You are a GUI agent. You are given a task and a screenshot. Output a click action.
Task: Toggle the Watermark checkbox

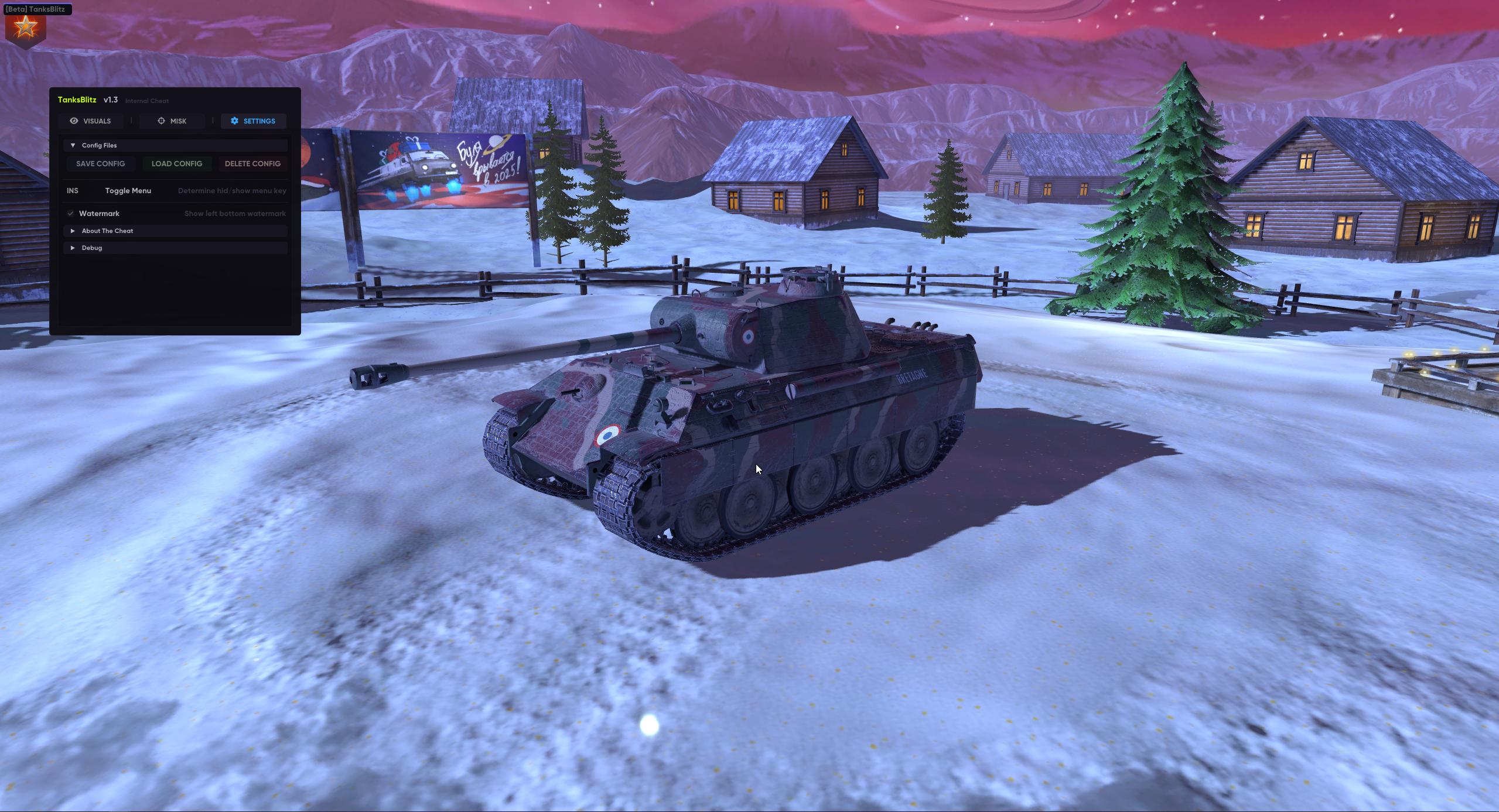coord(71,214)
